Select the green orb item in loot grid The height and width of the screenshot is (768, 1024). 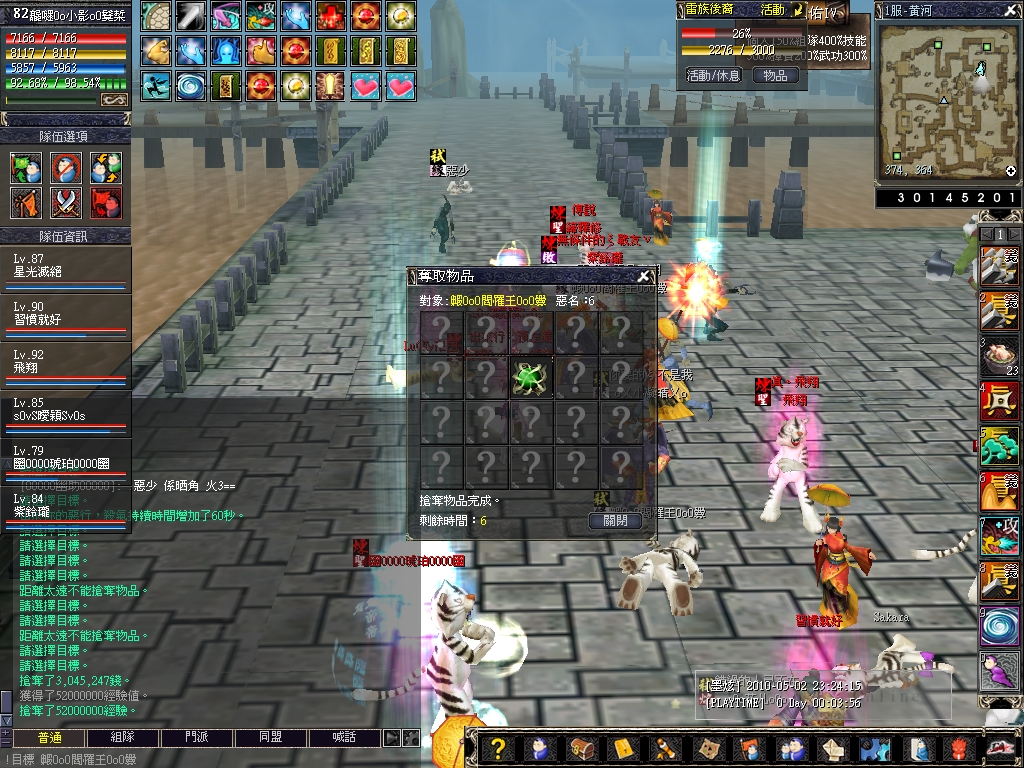530,377
